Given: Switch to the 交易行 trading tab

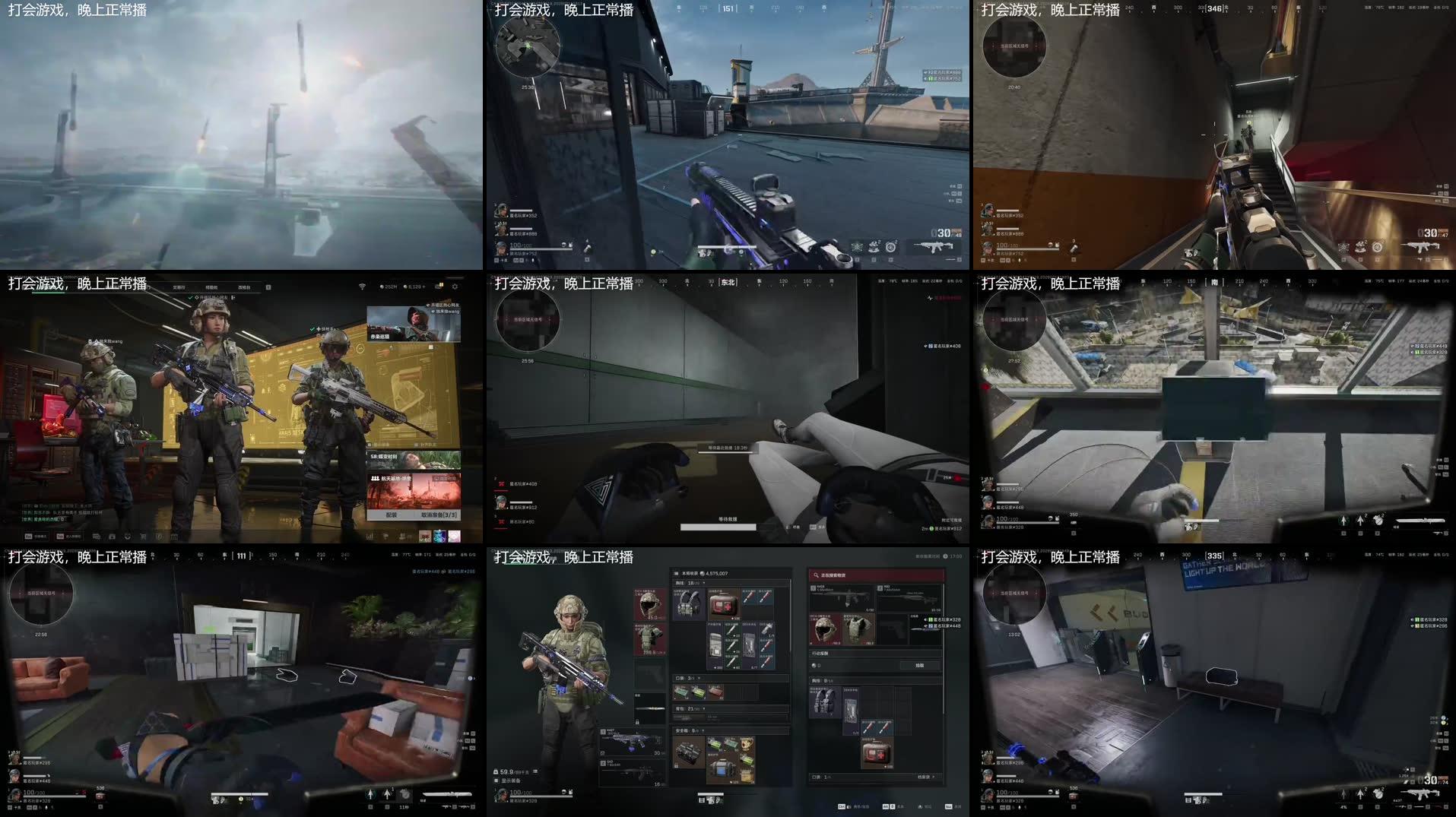Looking at the screenshot, I should [x=179, y=288].
